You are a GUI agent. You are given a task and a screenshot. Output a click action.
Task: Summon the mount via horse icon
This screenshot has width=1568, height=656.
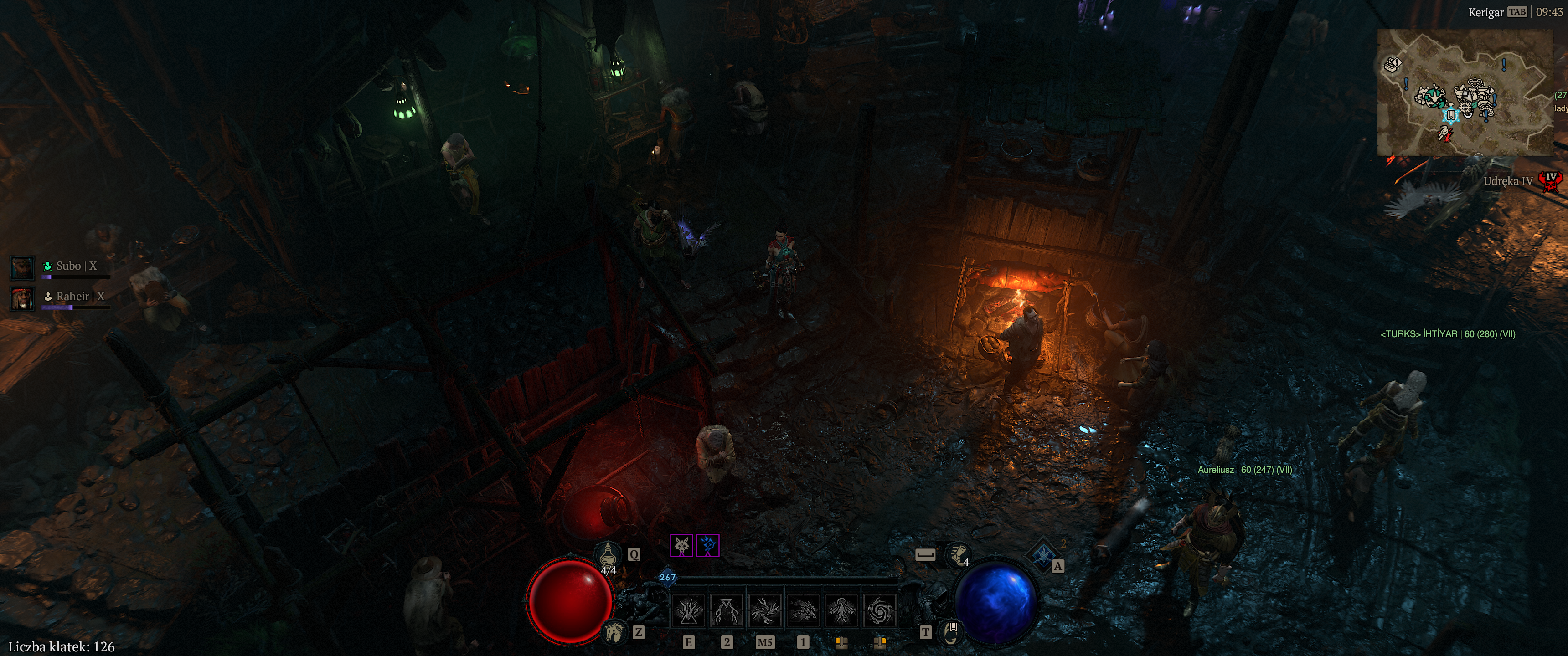coord(615,633)
